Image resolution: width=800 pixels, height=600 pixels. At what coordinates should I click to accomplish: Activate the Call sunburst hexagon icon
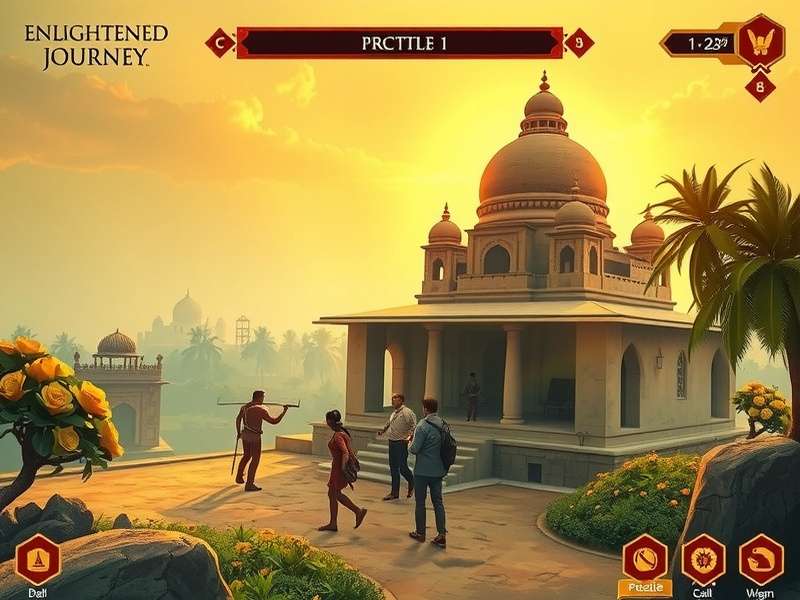703,559
